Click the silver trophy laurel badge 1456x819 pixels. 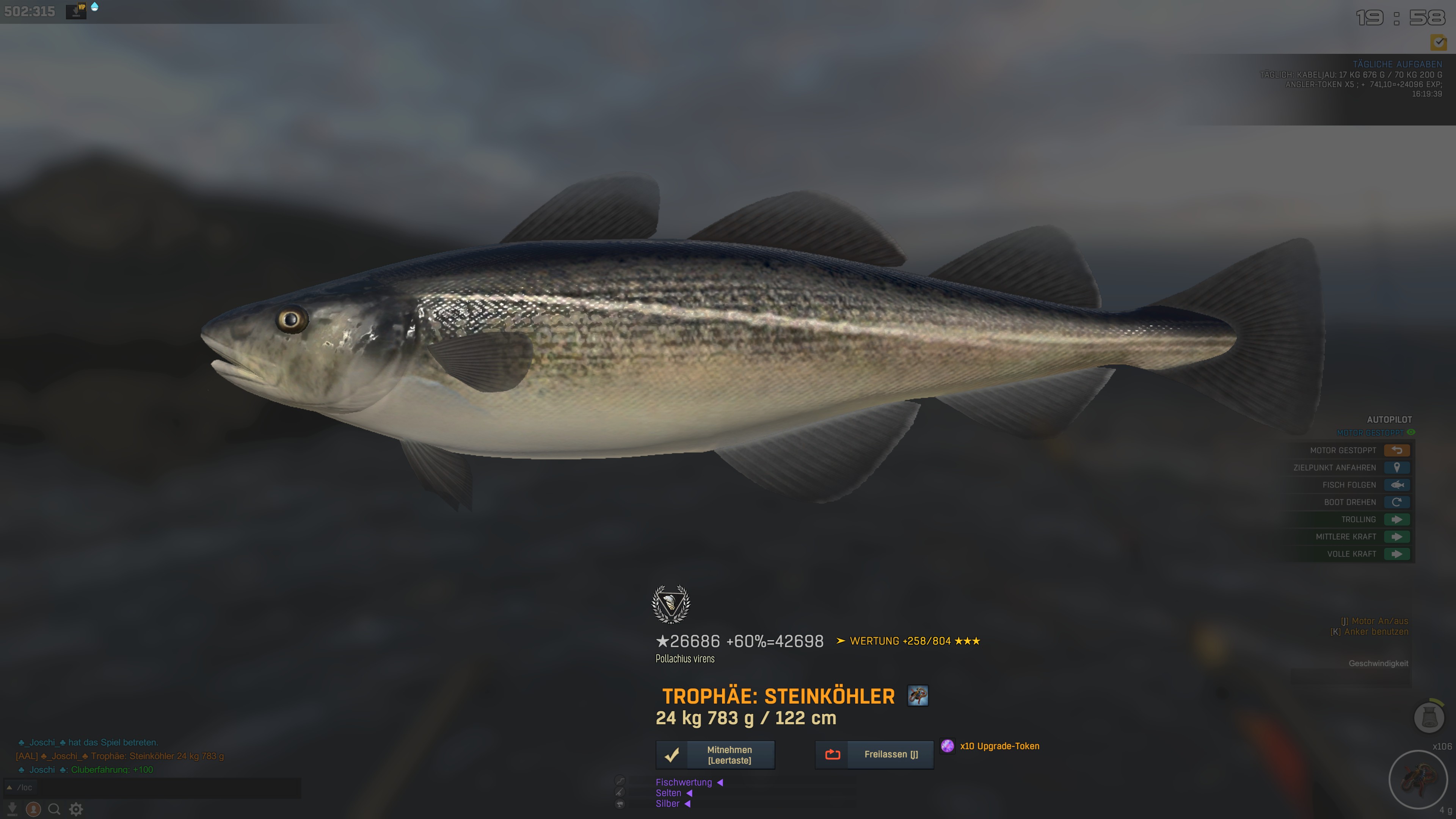671,604
